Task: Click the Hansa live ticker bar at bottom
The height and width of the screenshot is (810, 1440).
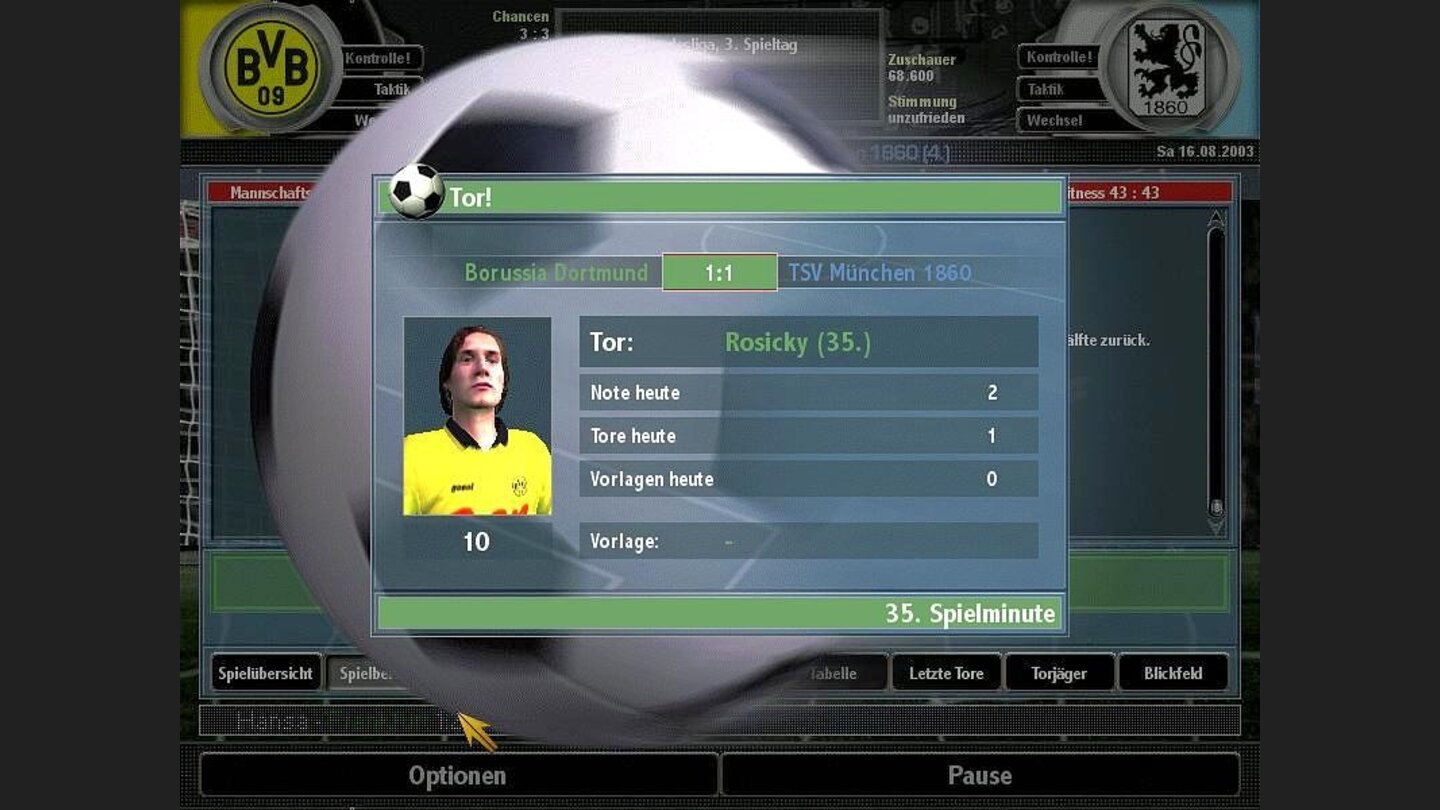Action: pos(400,718)
